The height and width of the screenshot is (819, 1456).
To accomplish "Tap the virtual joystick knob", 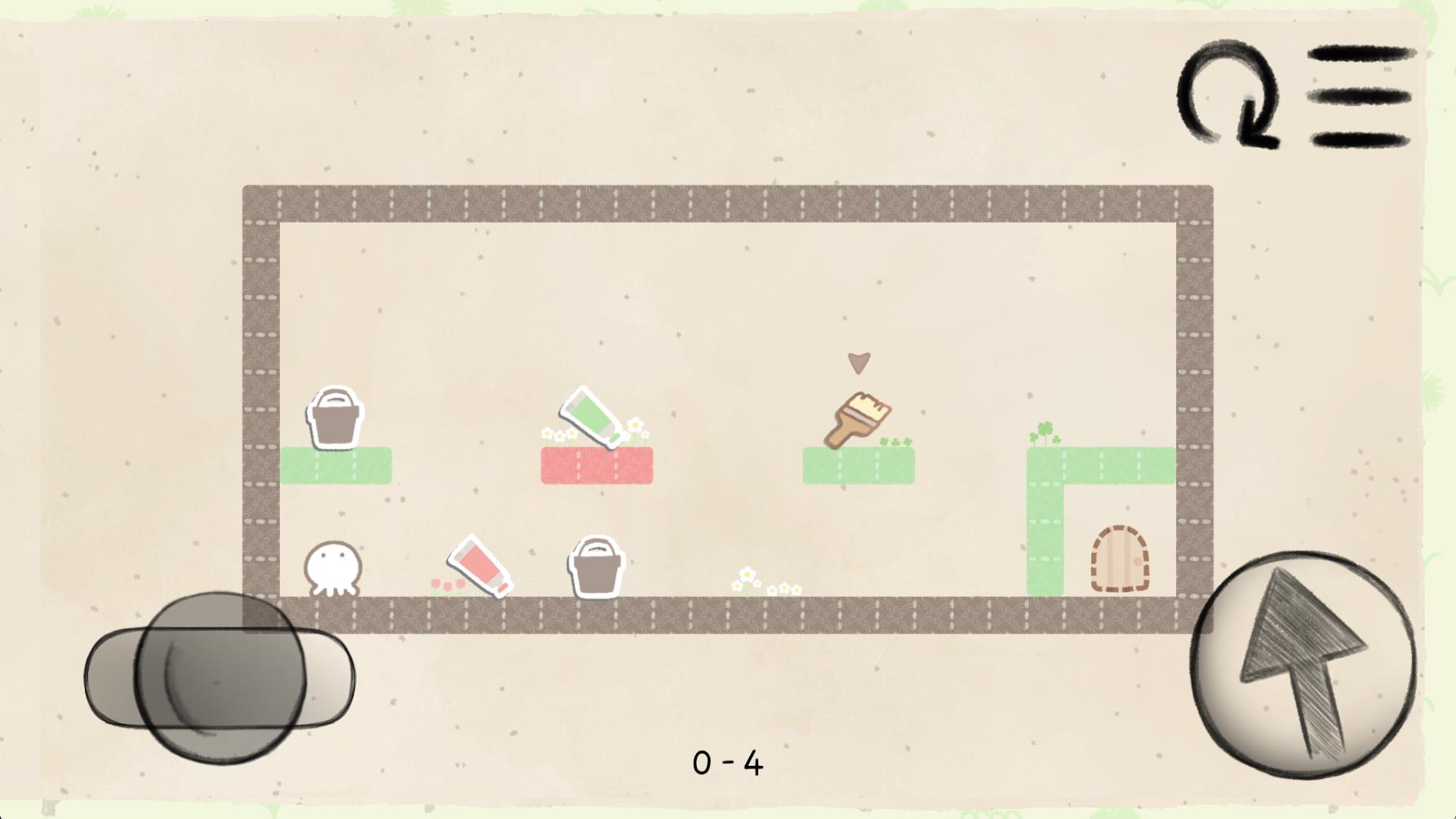I will coord(220,678).
